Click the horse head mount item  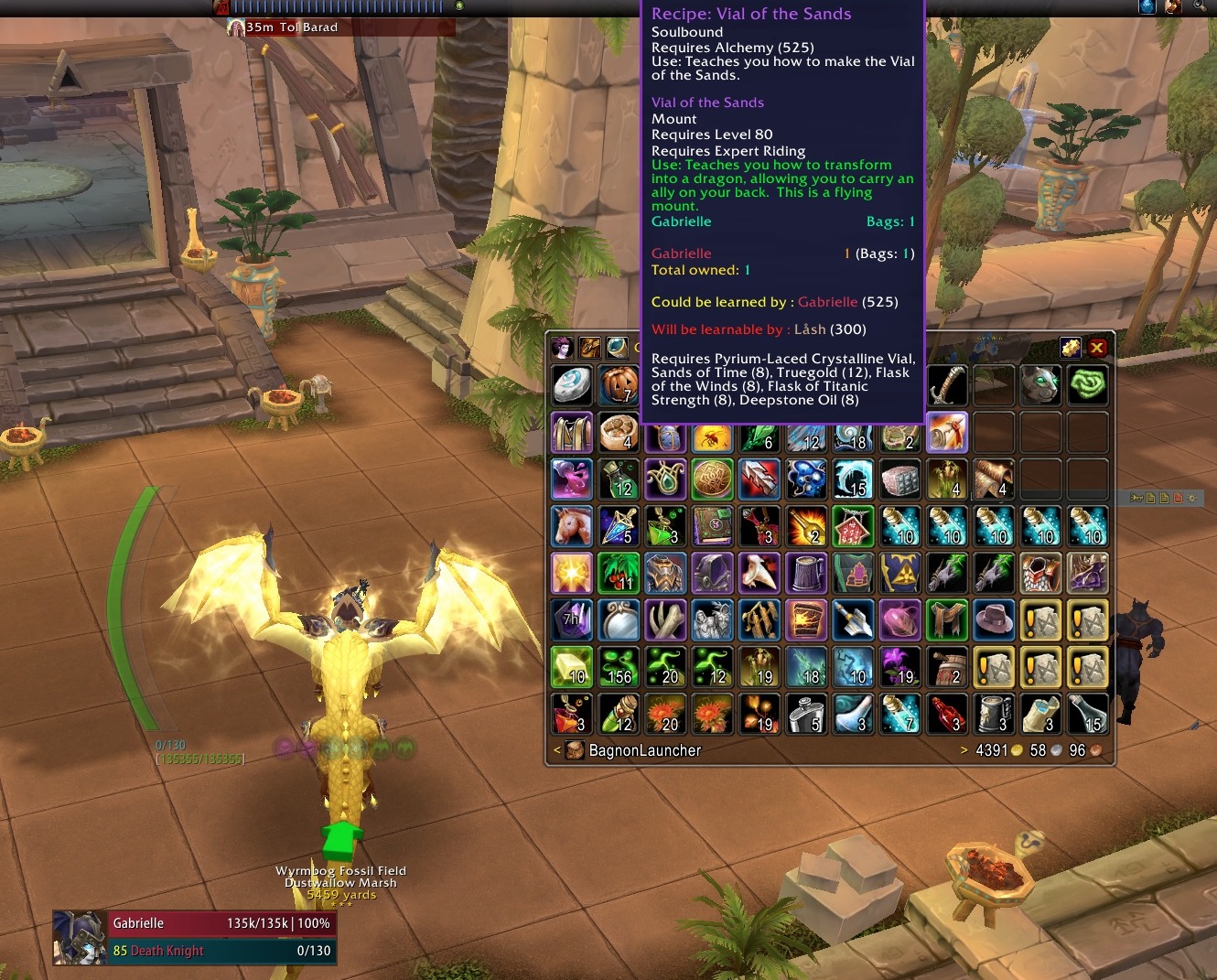572,526
